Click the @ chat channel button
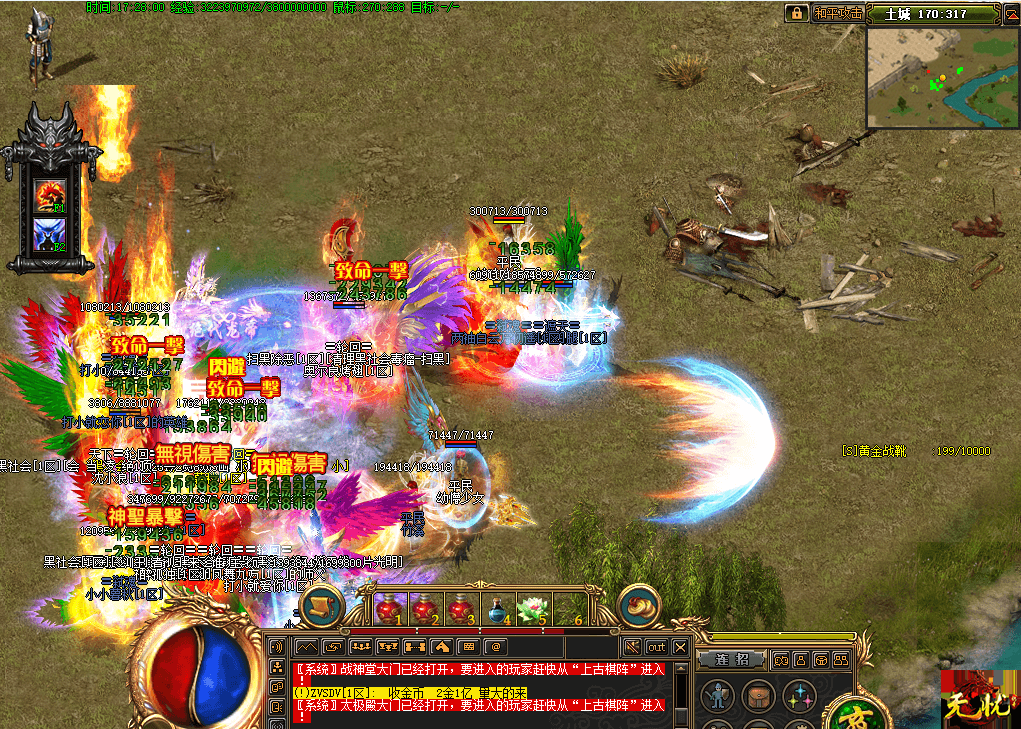Viewport: 1021px width, 729px height. coord(494,647)
